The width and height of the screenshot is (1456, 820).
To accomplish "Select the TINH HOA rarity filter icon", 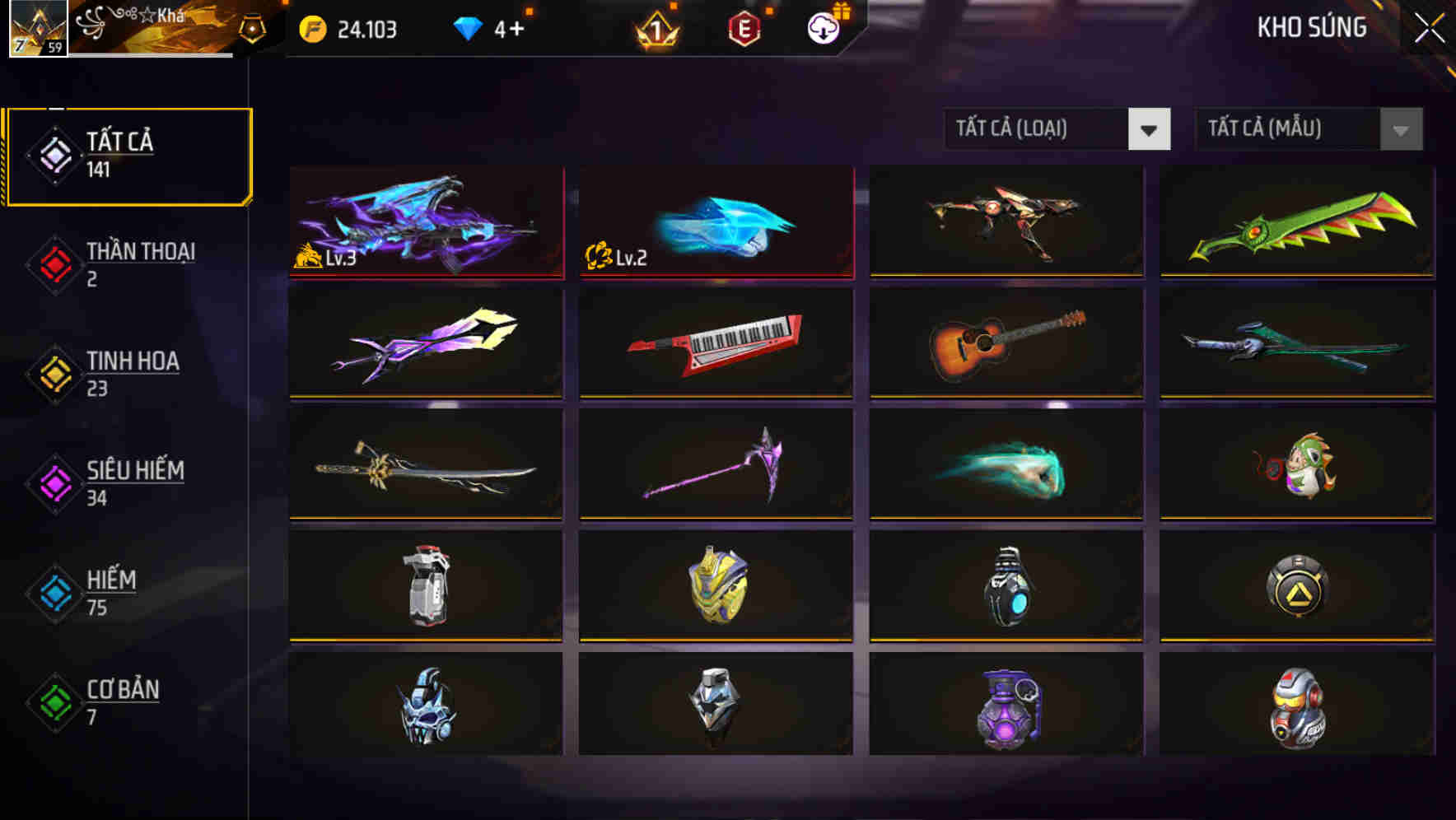I will pos(54,373).
